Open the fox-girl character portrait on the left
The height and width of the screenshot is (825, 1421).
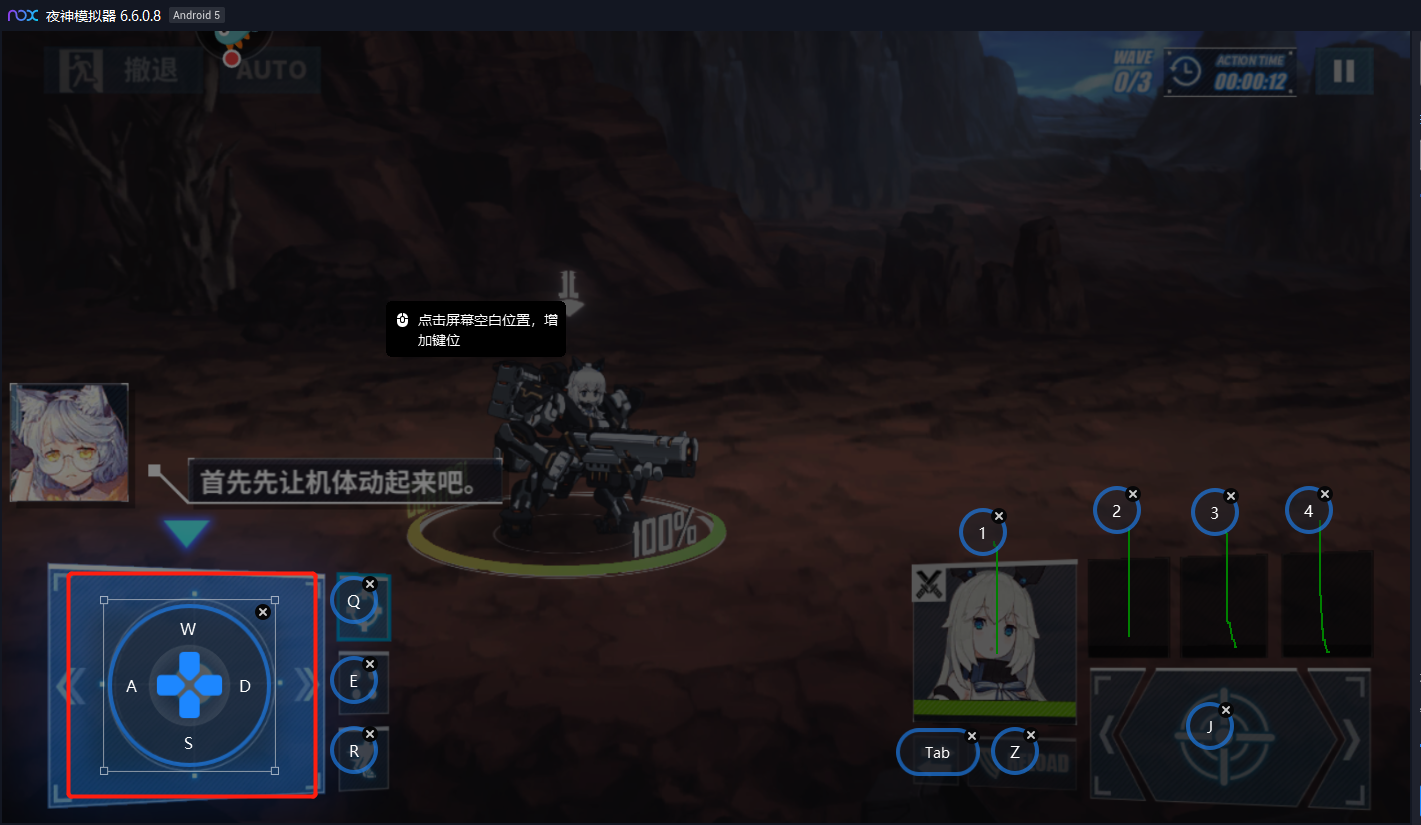click(x=69, y=440)
